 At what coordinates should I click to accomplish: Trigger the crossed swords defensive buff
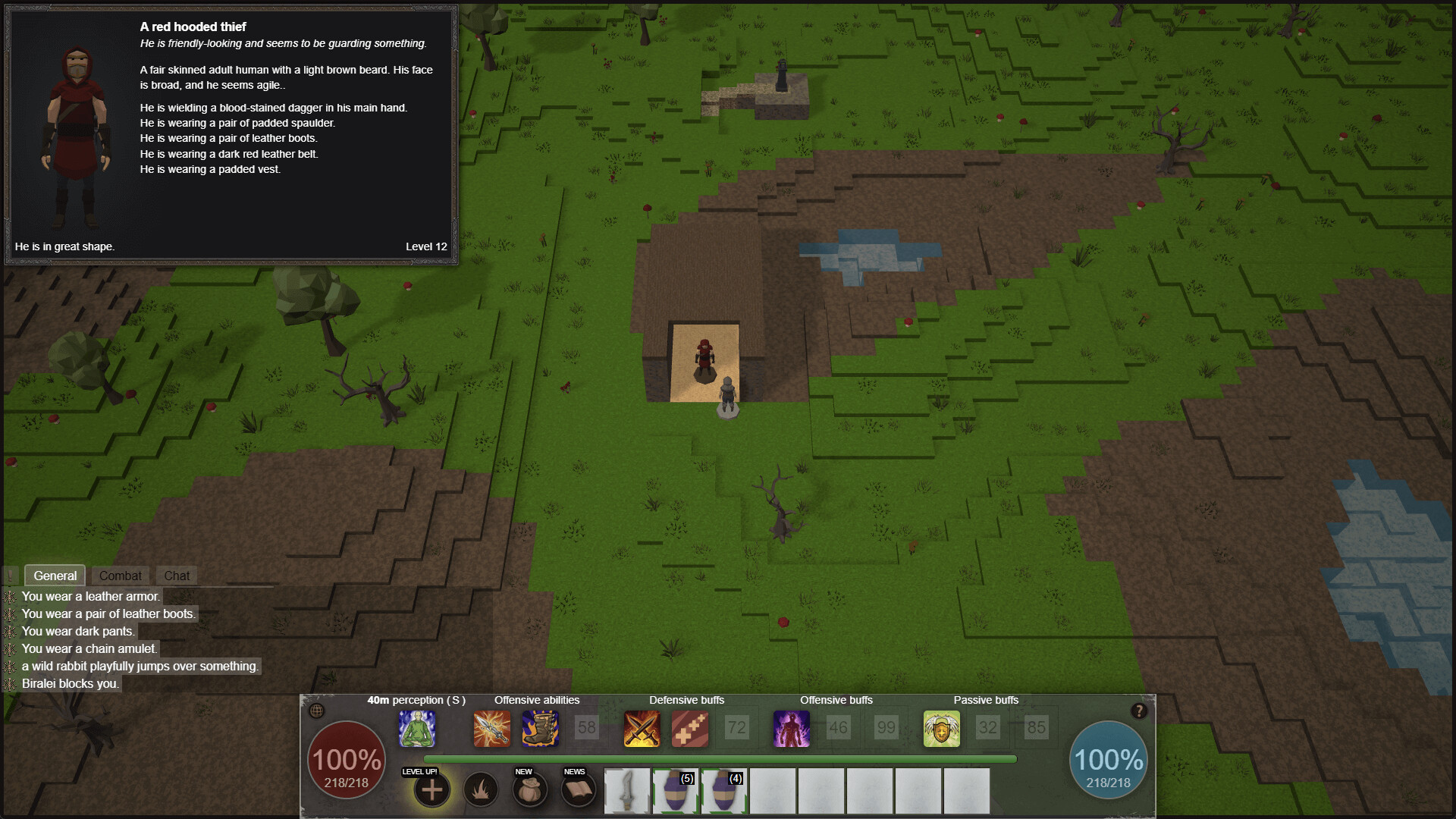click(642, 729)
